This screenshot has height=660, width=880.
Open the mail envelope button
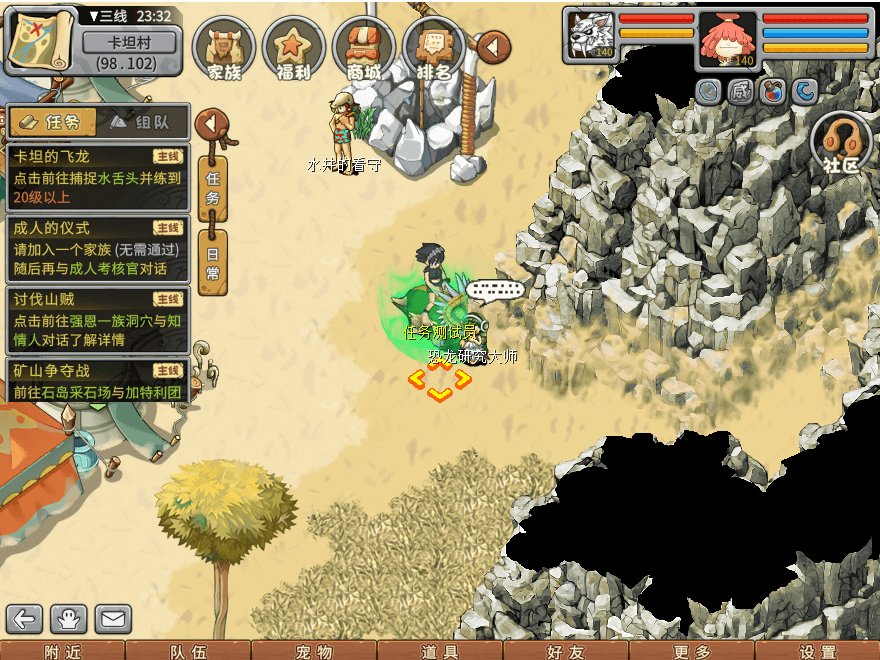pos(113,620)
